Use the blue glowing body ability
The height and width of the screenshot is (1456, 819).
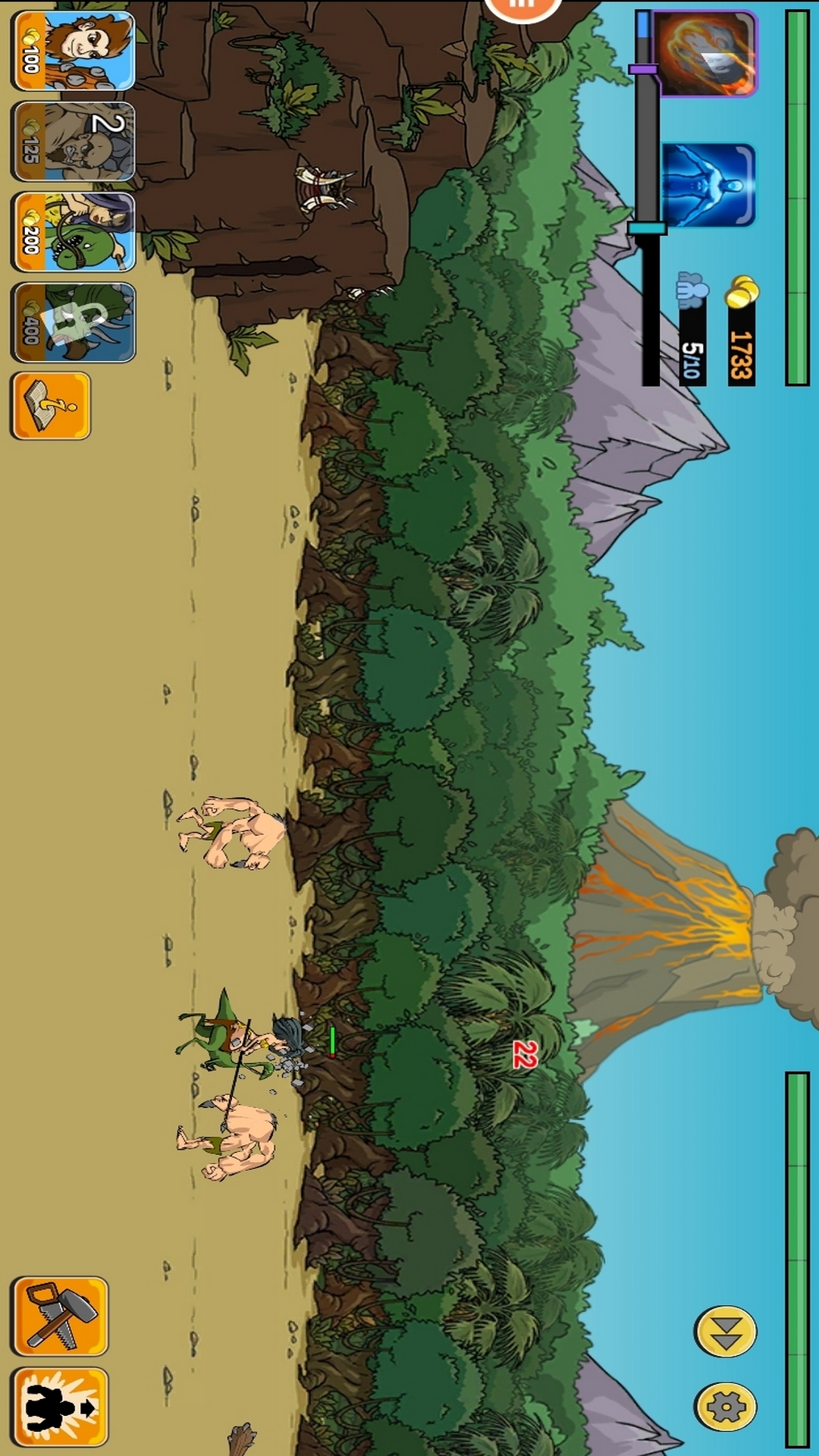(708, 185)
